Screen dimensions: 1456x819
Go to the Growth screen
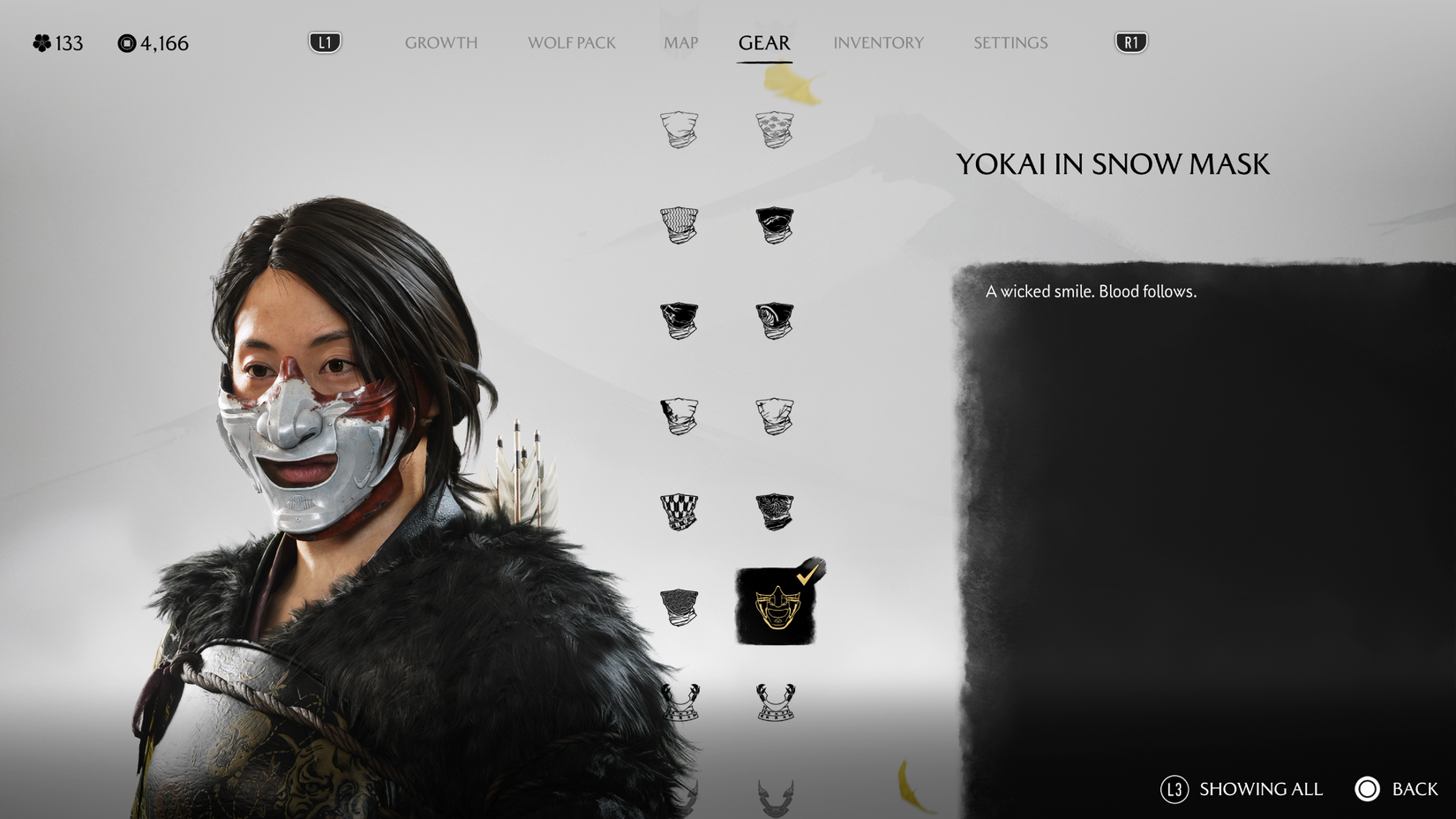tap(441, 42)
